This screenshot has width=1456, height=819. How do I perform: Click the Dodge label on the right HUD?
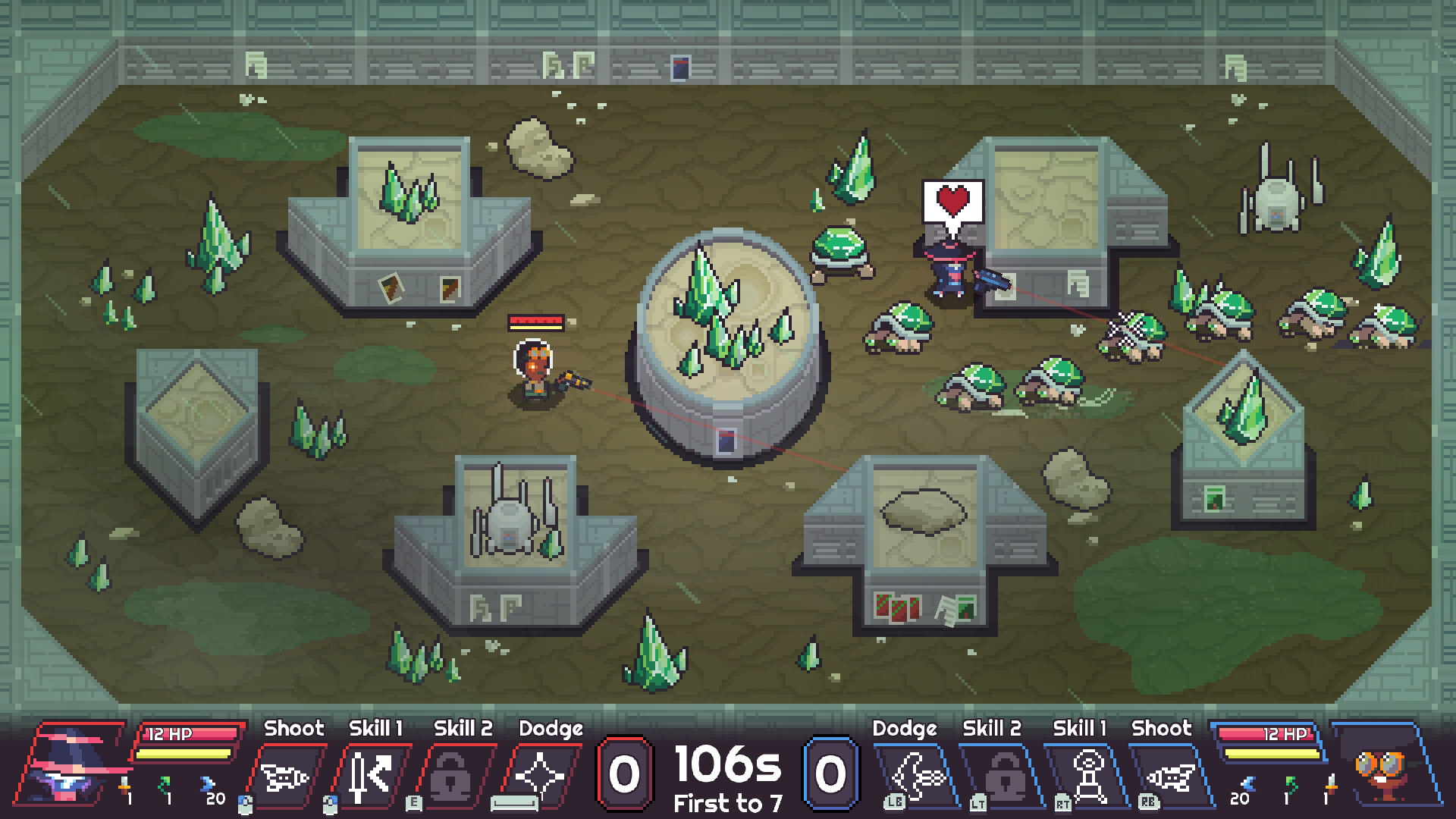[905, 729]
